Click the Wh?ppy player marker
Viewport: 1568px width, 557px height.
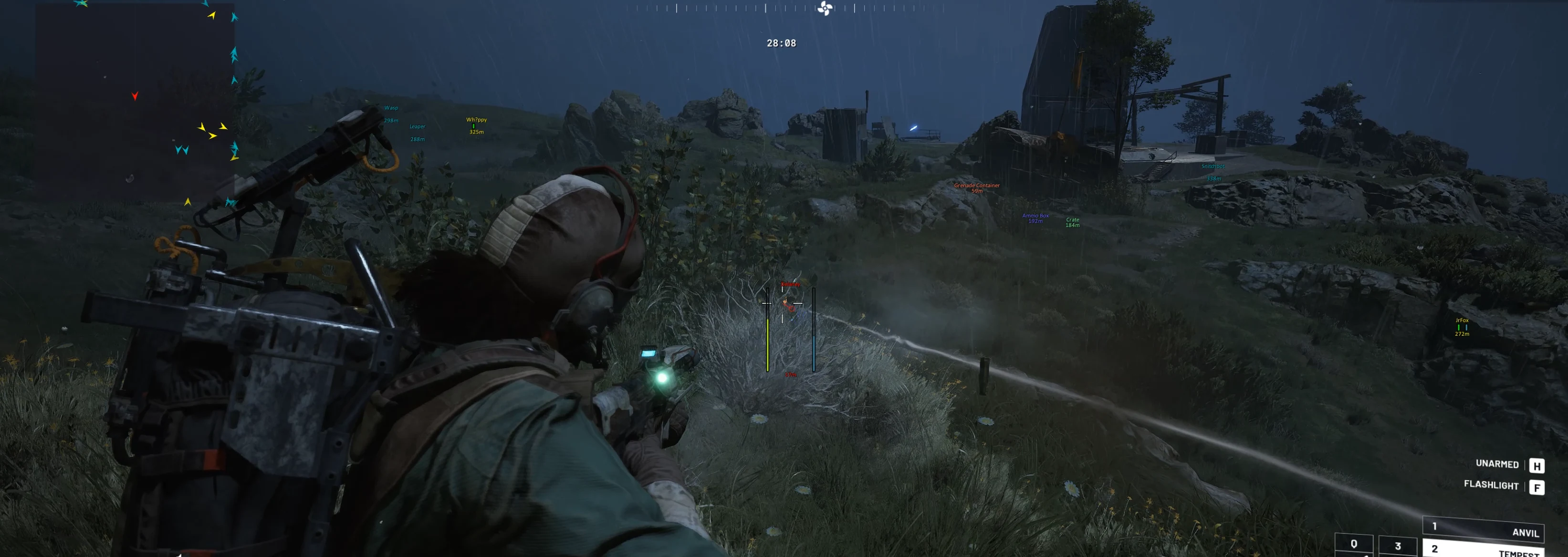click(476, 124)
